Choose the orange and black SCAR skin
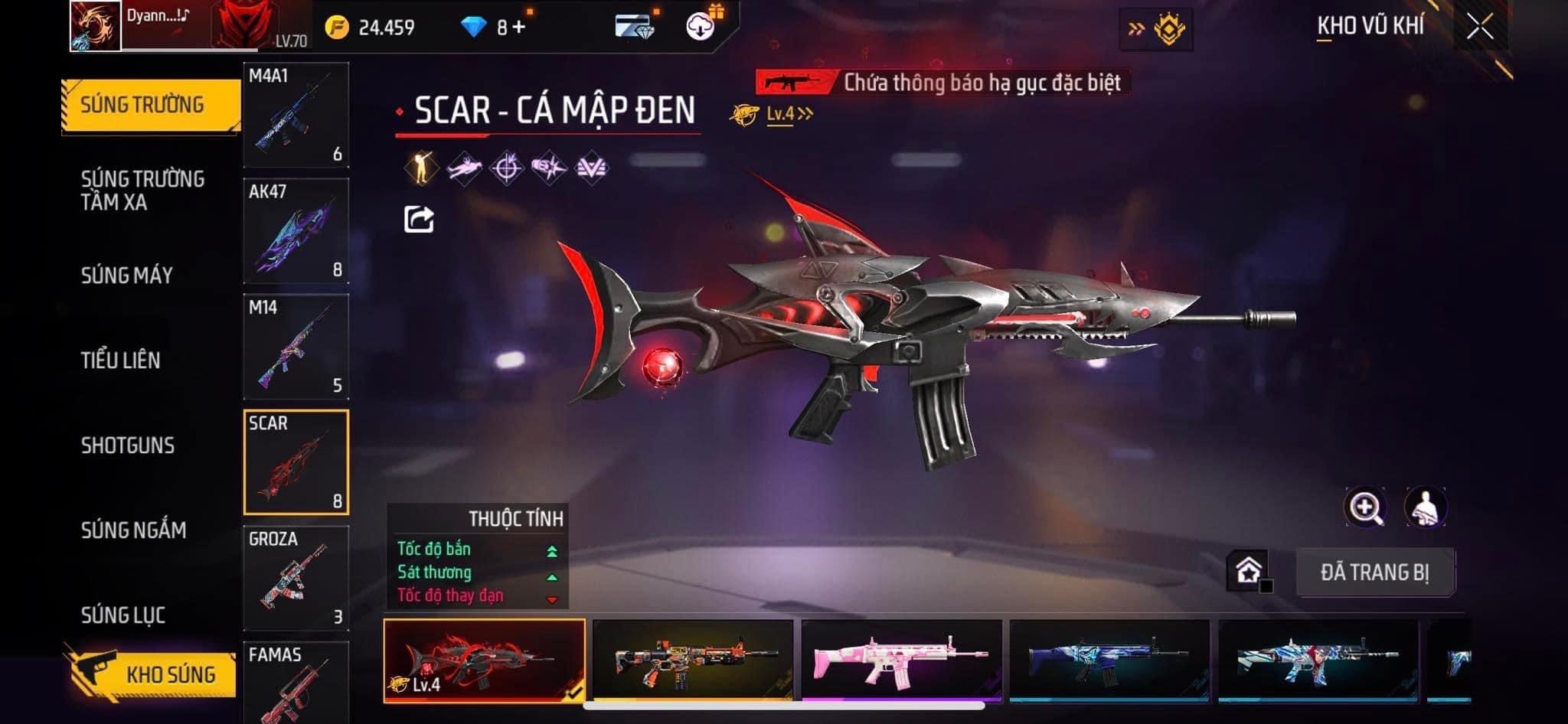Viewport: 1568px width, 724px height. pyautogui.click(x=693, y=660)
